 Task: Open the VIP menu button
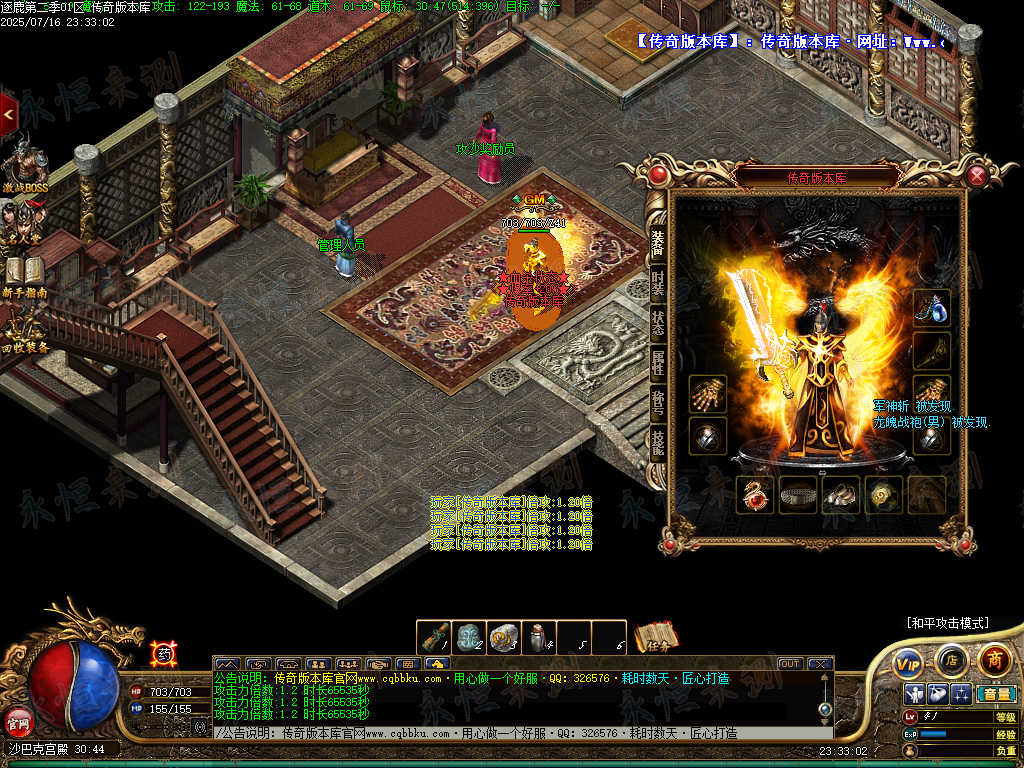click(908, 662)
